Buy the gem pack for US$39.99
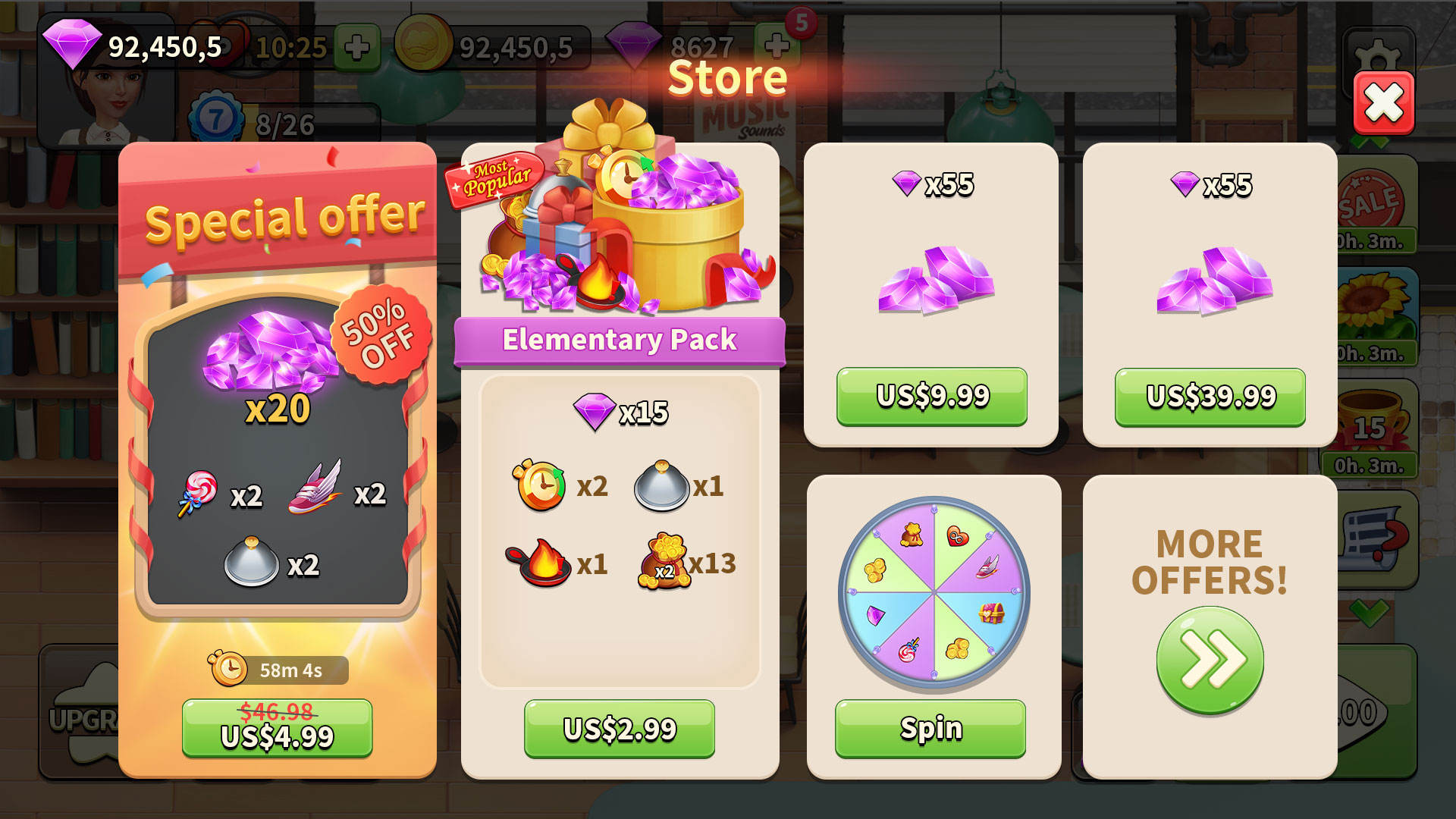Screen dimensions: 1456x819 1210,397
